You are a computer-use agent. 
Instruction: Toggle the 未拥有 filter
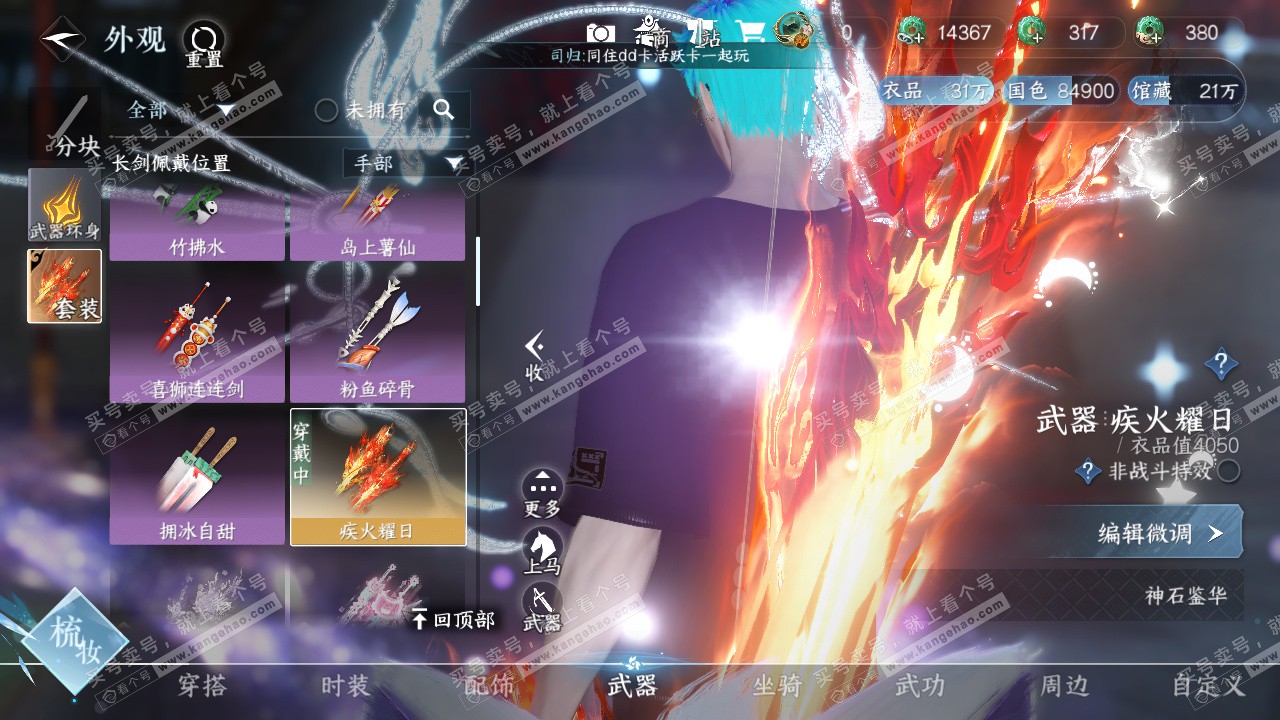[327, 110]
